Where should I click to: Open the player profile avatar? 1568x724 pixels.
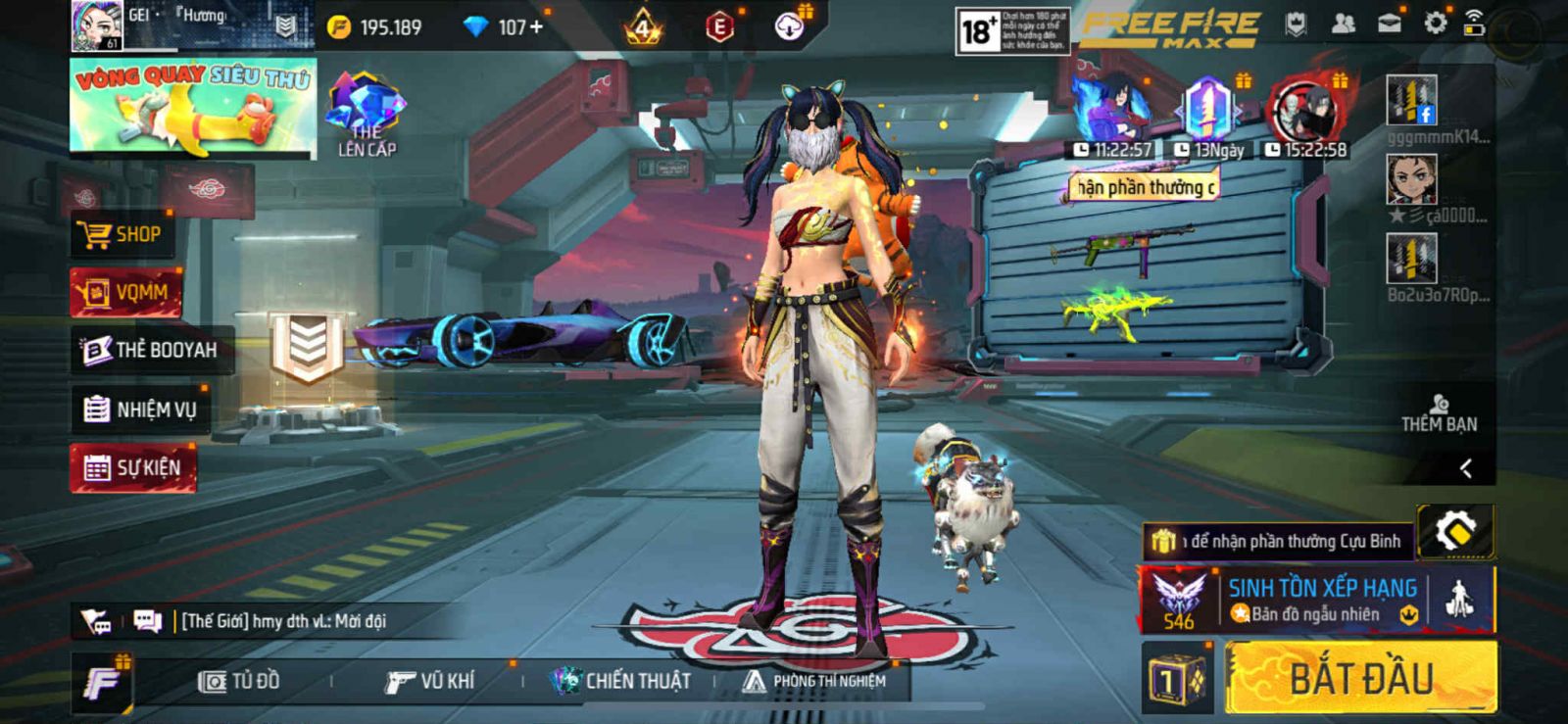click(x=97, y=26)
